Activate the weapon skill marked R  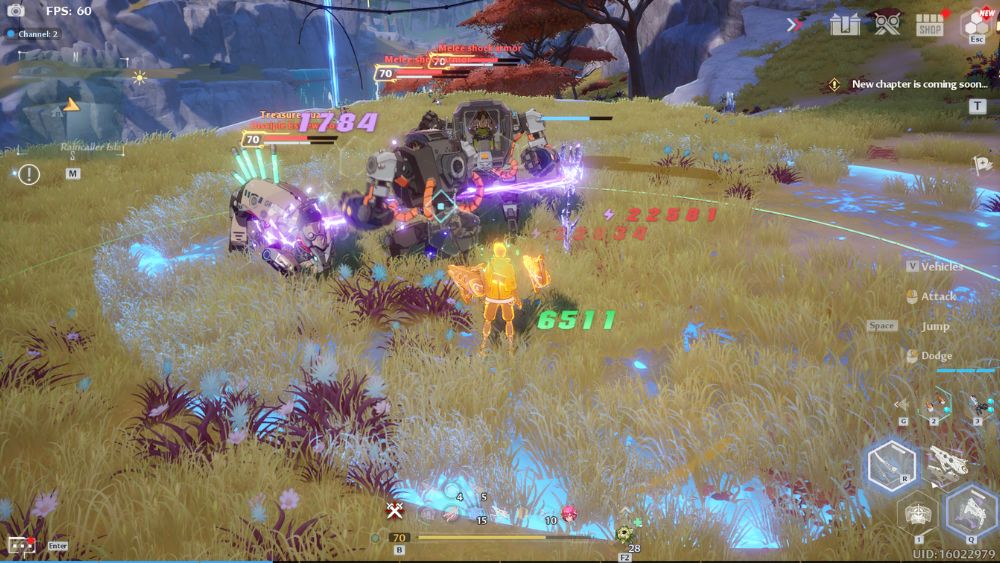892,465
